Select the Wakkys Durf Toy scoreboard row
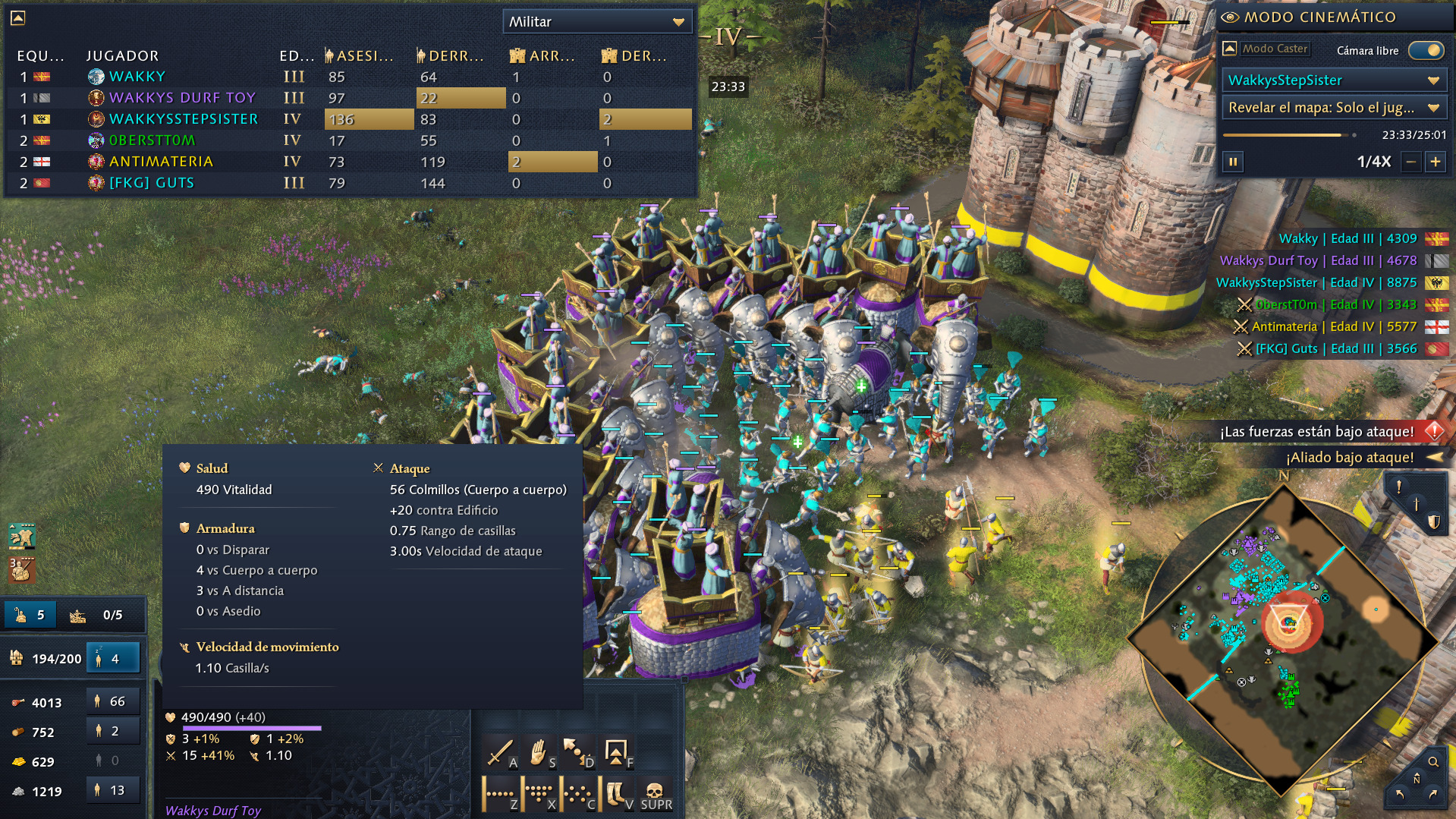The image size is (1456, 819). pyautogui.click(x=182, y=98)
